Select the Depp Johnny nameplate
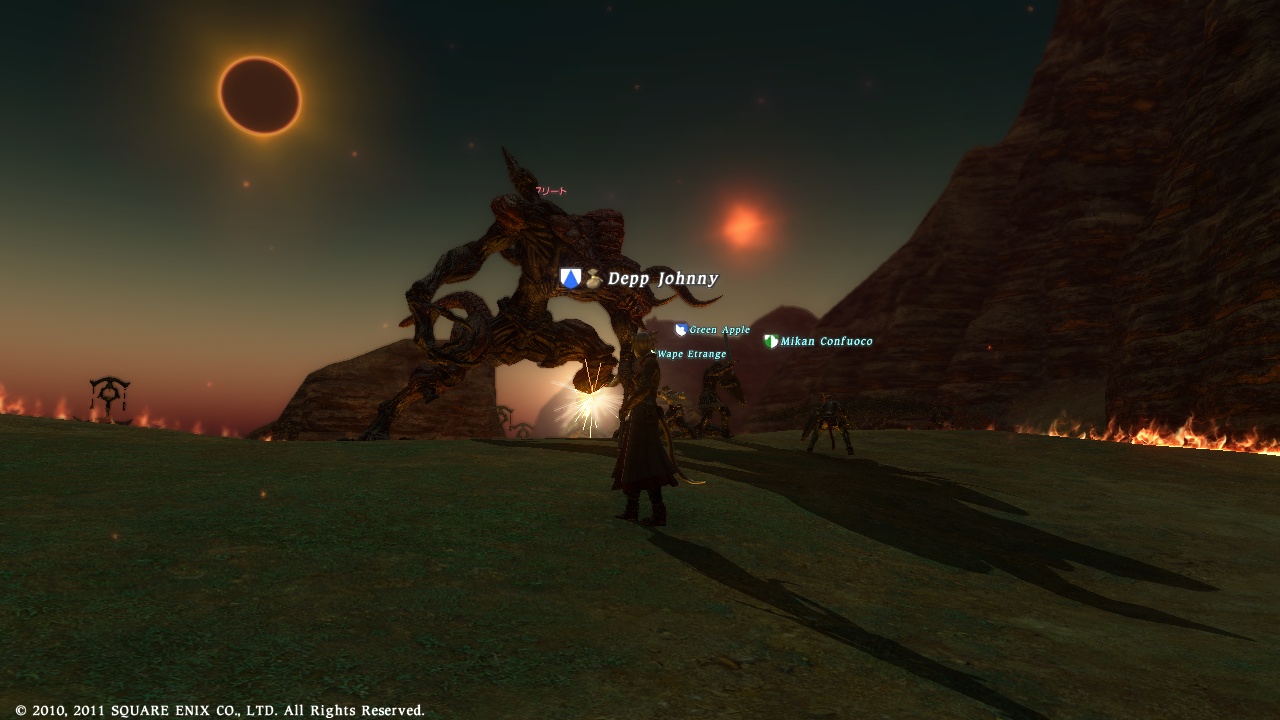The width and height of the screenshot is (1280, 720). pyautogui.click(x=661, y=279)
